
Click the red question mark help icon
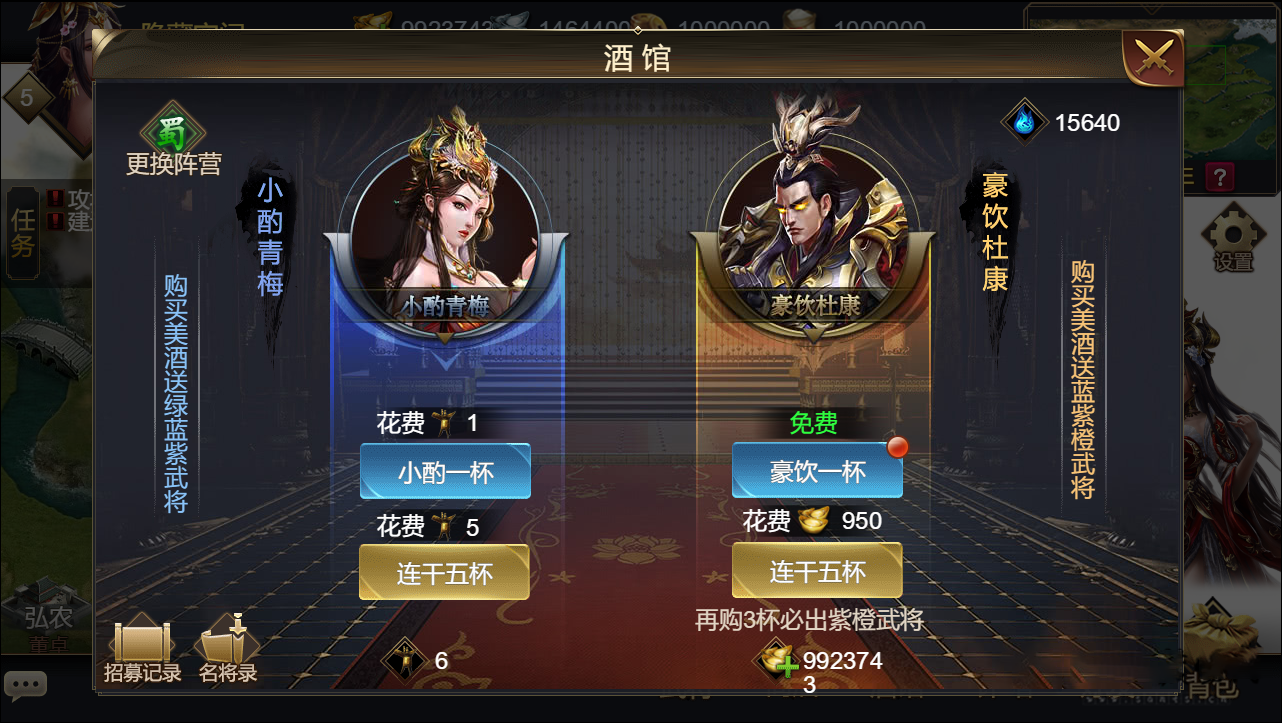pyautogui.click(x=1220, y=178)
